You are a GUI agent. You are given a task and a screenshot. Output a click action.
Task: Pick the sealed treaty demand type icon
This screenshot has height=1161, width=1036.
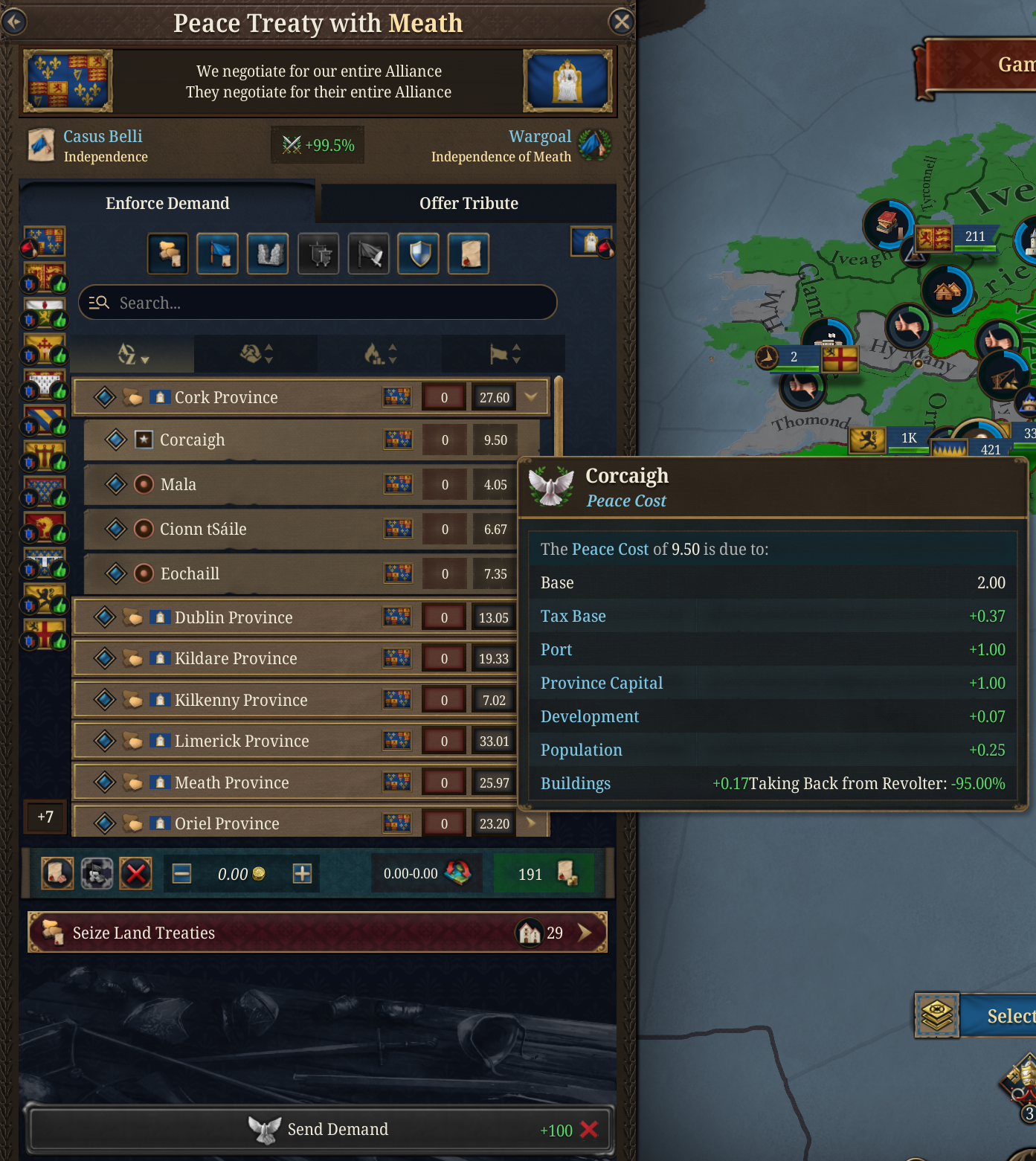point(468,254)
